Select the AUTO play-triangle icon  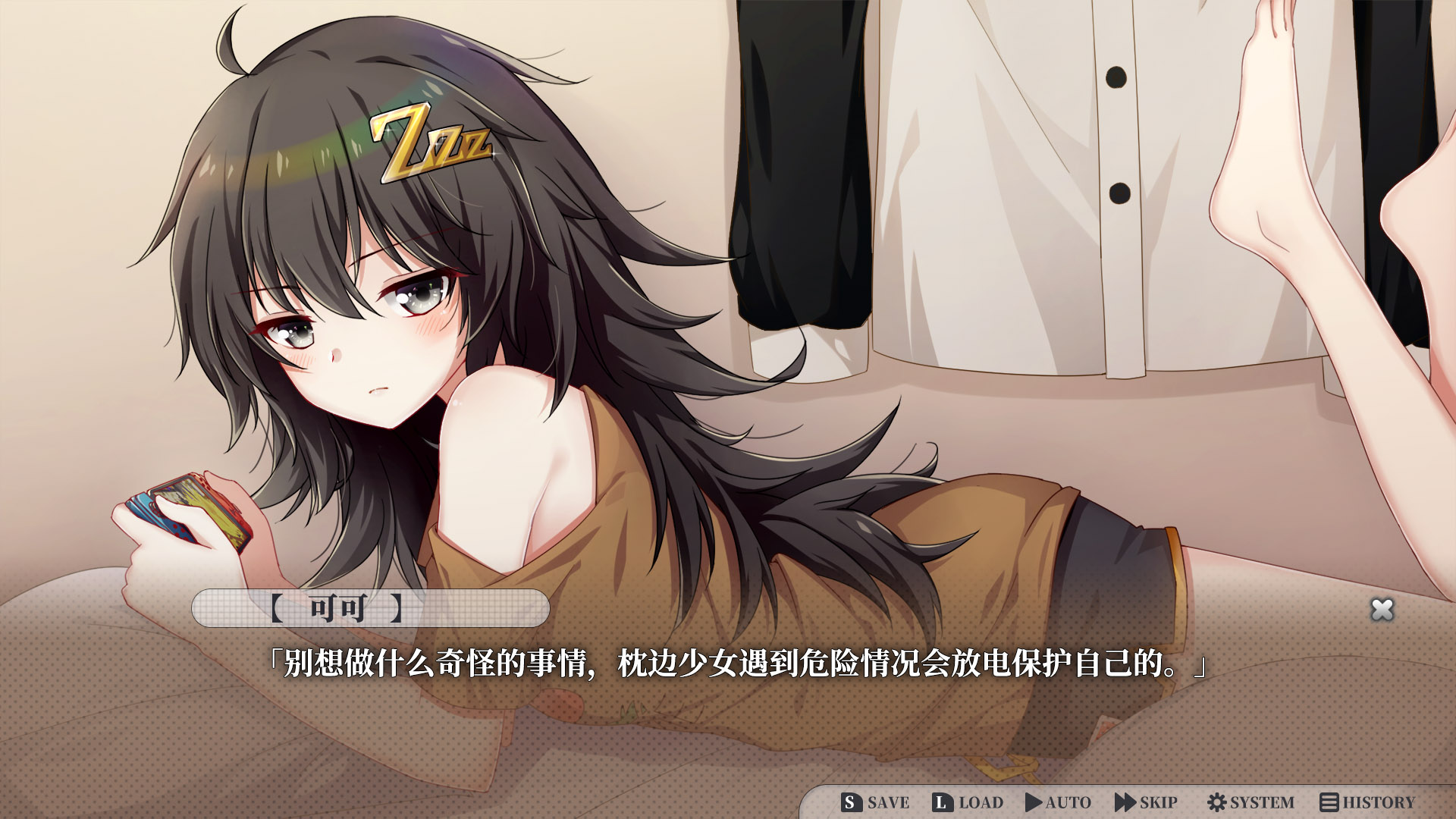[x=1033, y=802]
